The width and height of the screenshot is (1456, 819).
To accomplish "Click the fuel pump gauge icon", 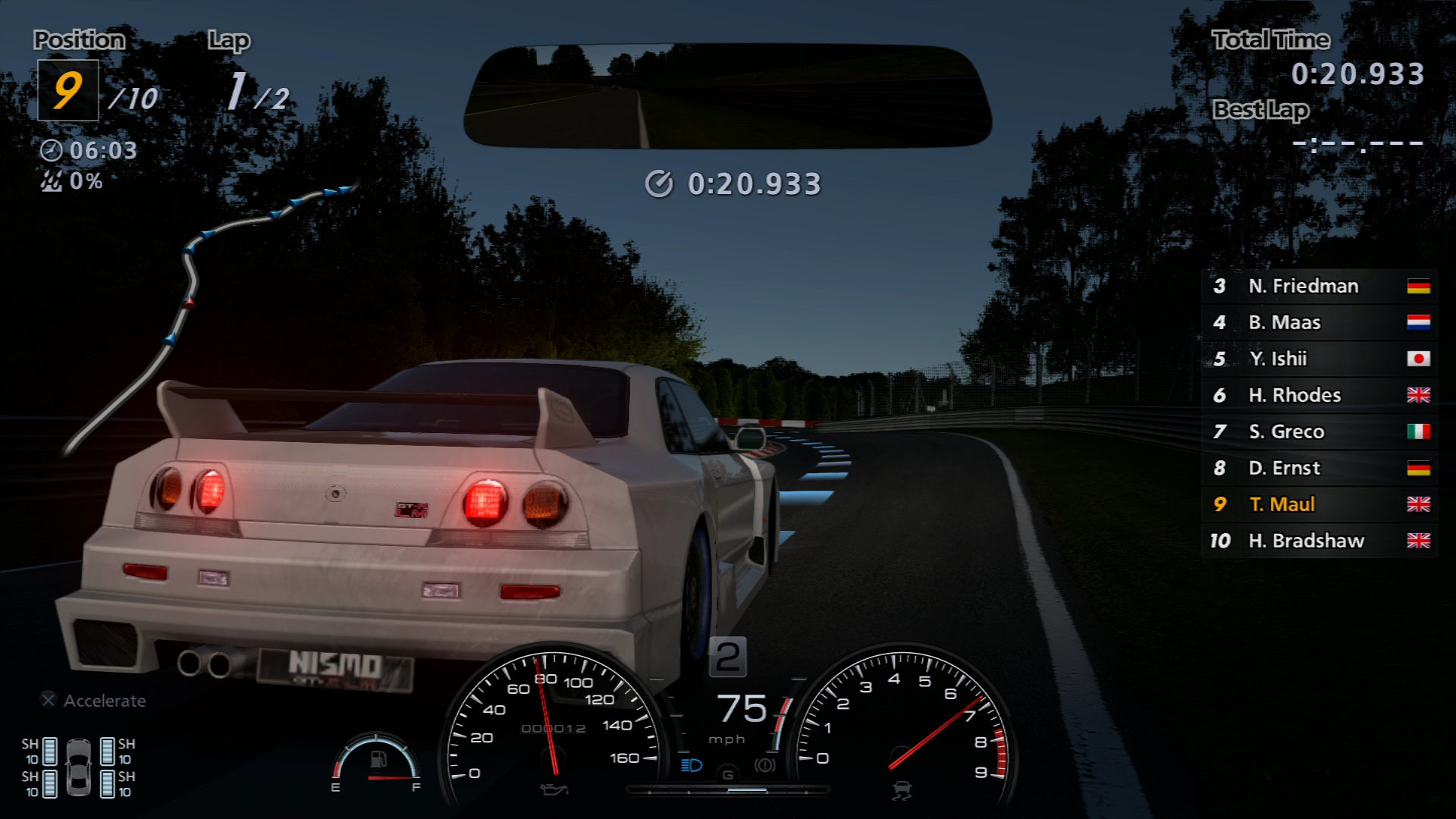I will 378,760.
